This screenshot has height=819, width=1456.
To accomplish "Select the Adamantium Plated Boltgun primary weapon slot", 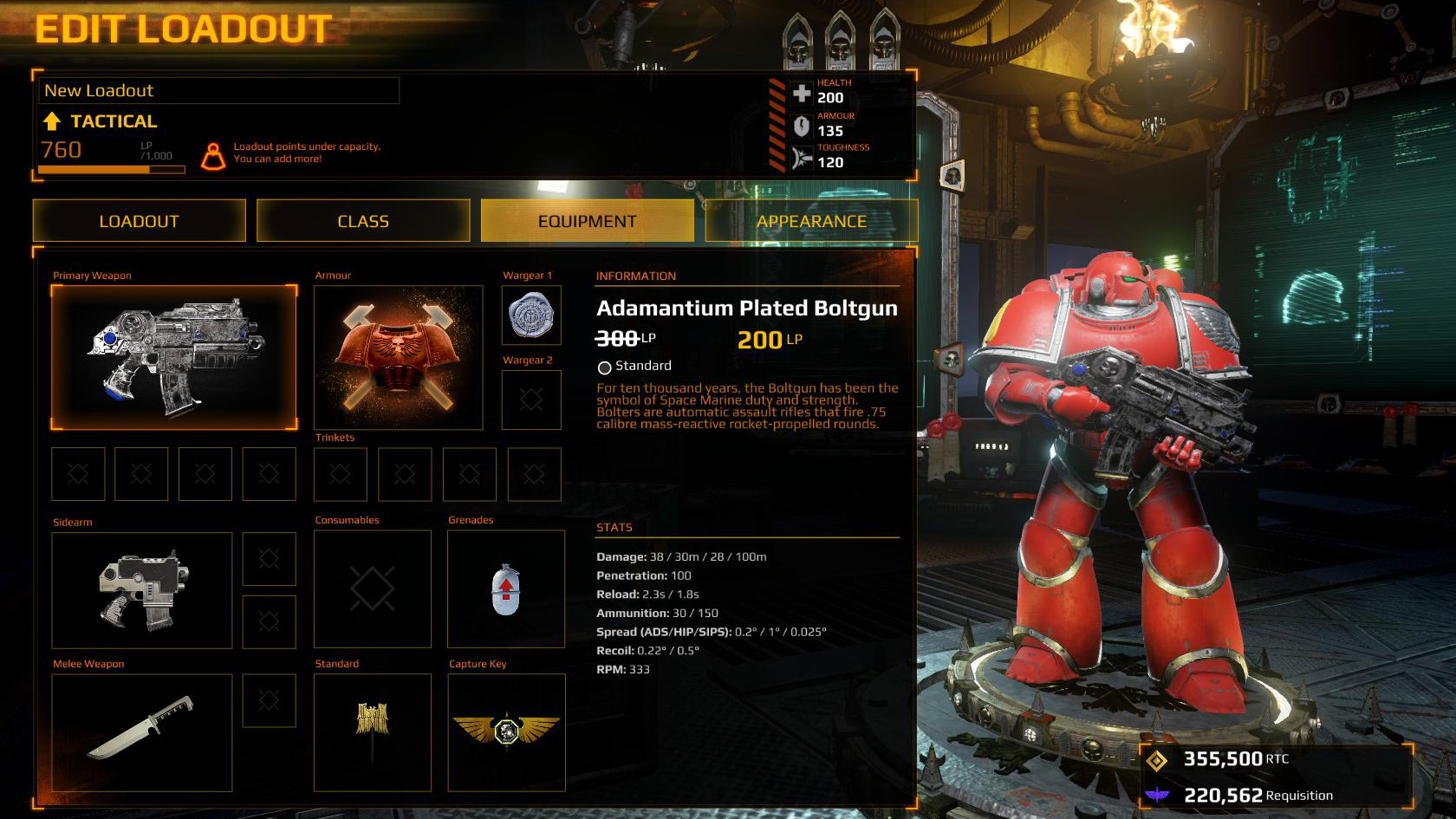I will 173,357.
